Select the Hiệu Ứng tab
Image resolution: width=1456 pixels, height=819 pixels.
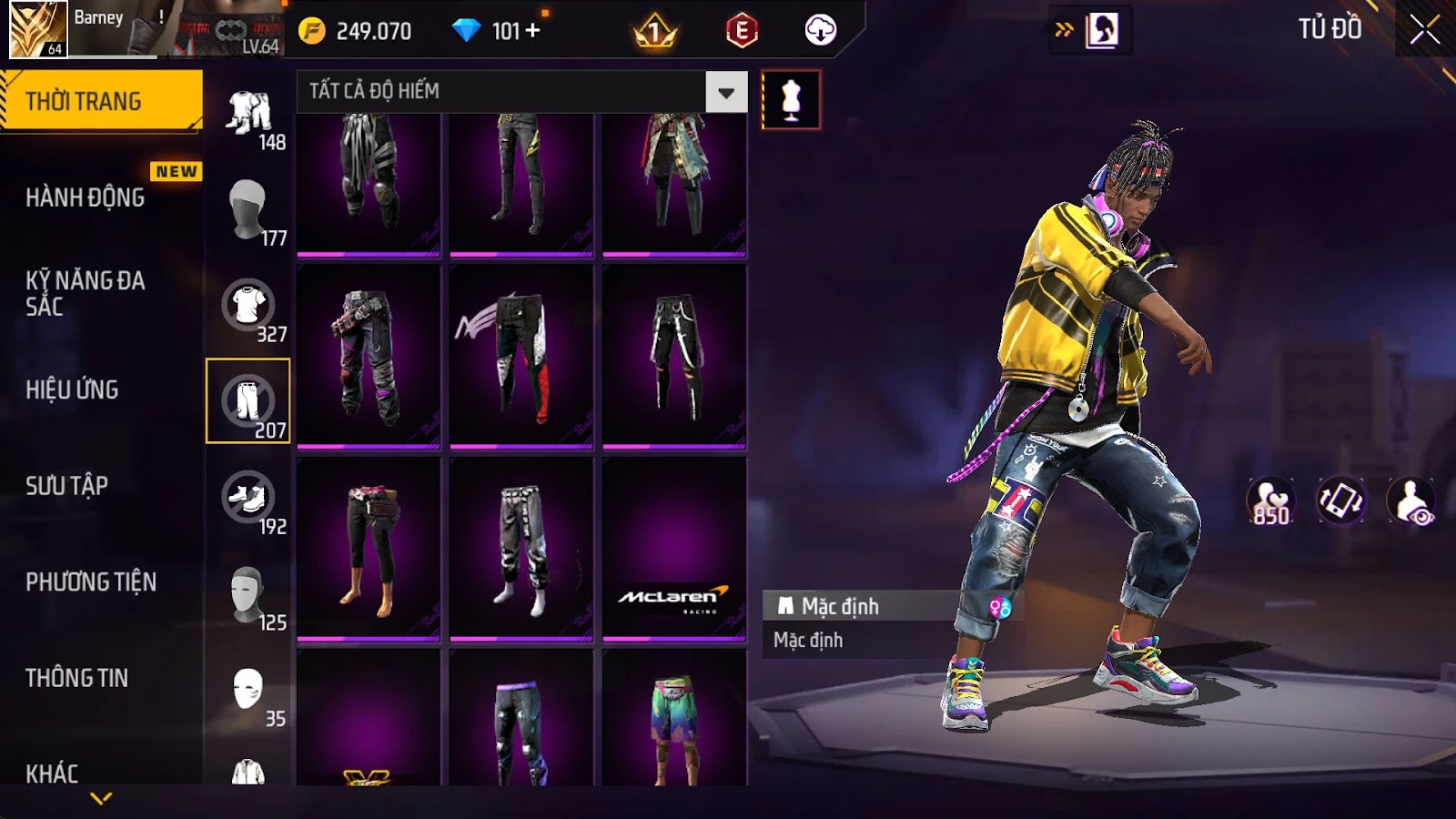73,389
